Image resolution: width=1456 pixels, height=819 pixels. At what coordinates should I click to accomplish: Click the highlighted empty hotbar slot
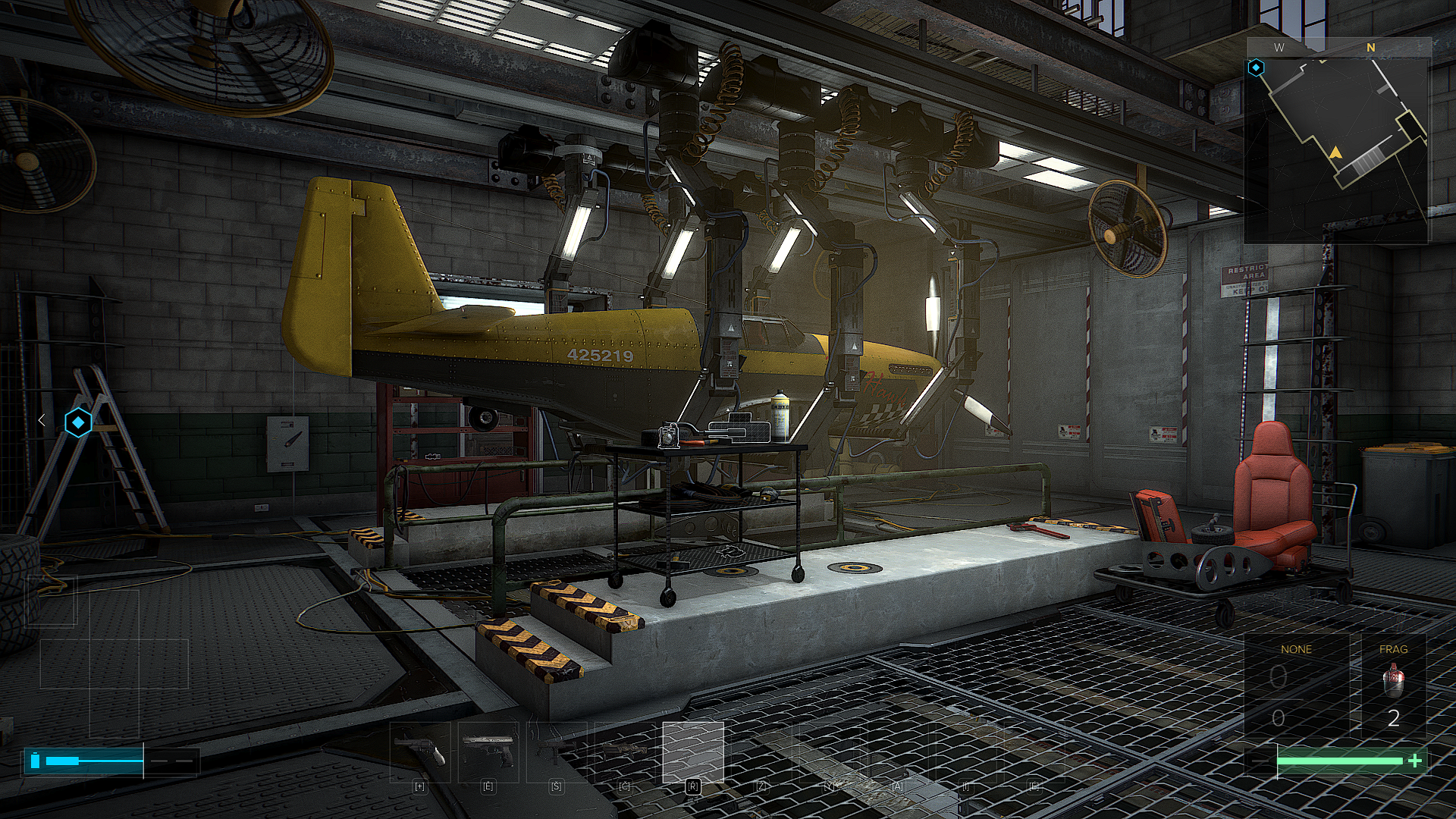693,752
